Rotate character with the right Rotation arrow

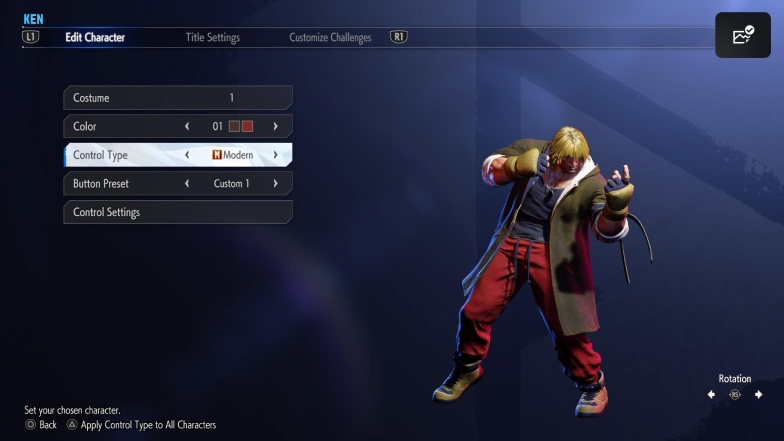point(759,395)
